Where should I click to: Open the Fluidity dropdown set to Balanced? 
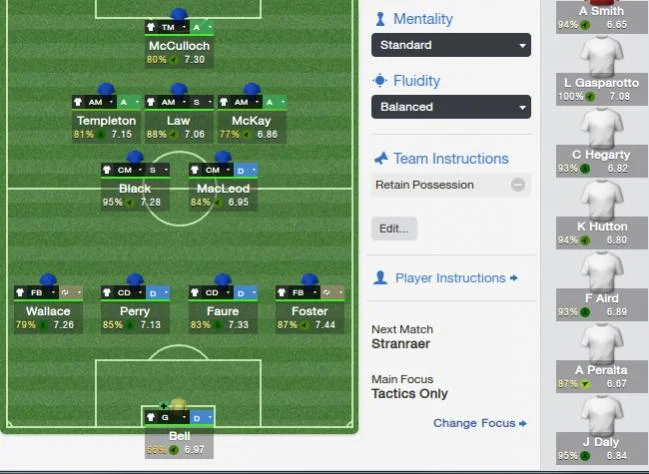[x=450, y=107]
